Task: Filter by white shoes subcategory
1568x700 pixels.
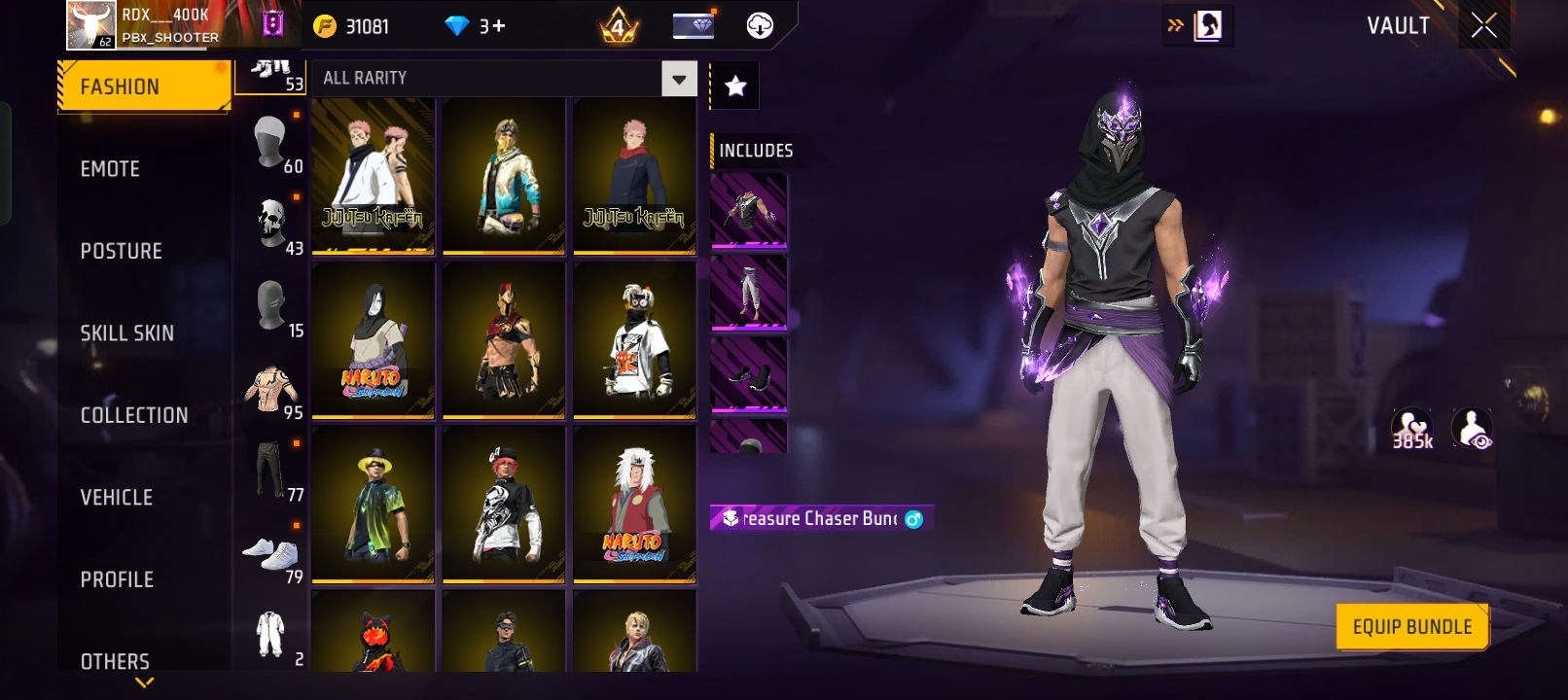Action: [271, 554]
